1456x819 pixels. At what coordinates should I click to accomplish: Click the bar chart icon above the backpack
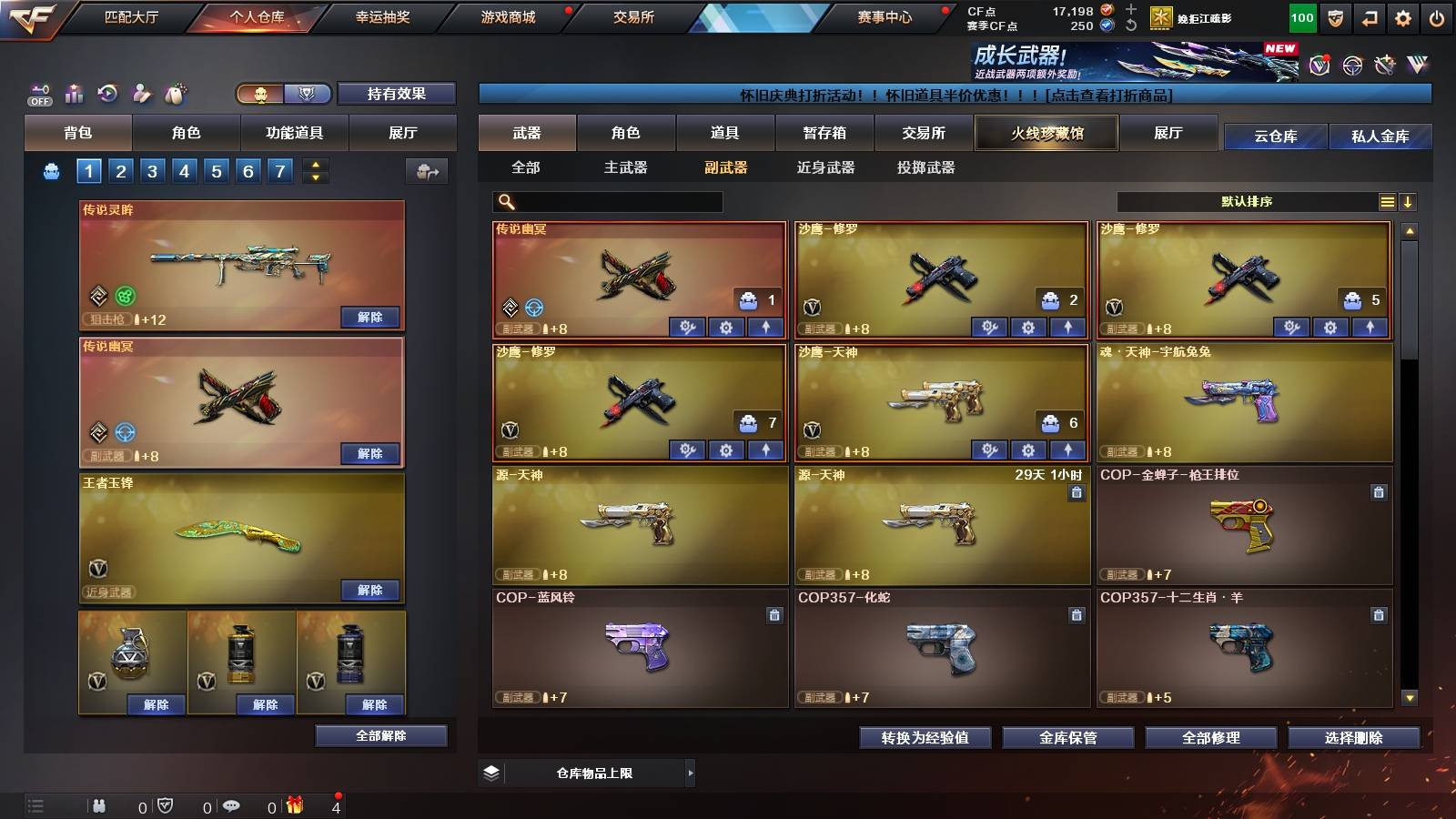point(74,94)
